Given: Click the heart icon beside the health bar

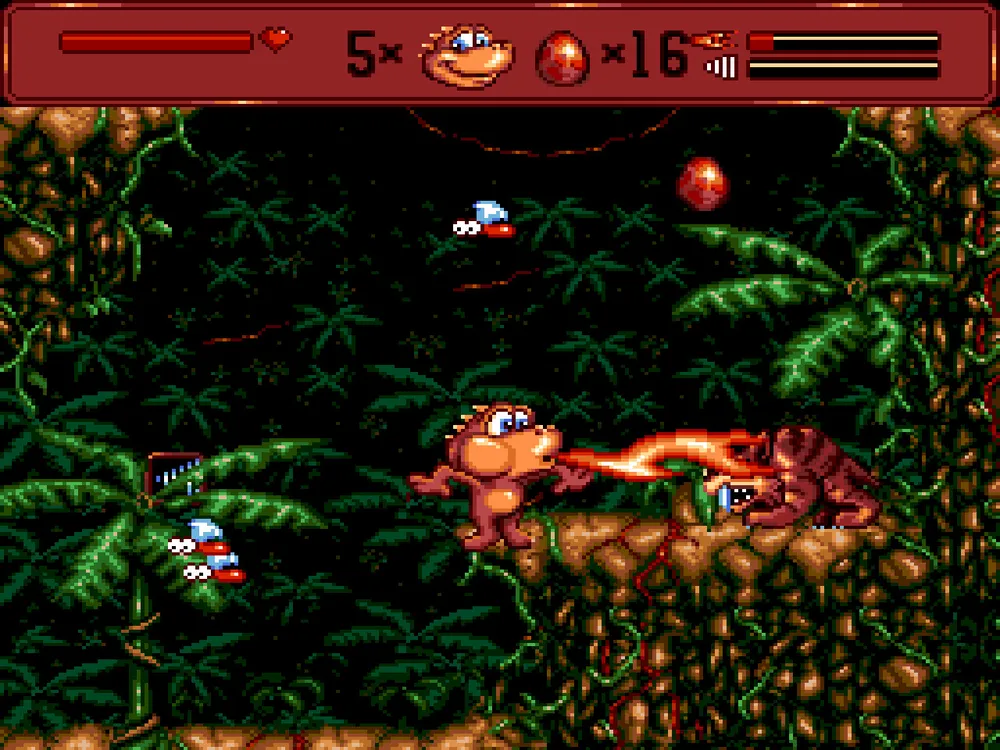Looking at the screenshot, I should (x=275, y=40).
